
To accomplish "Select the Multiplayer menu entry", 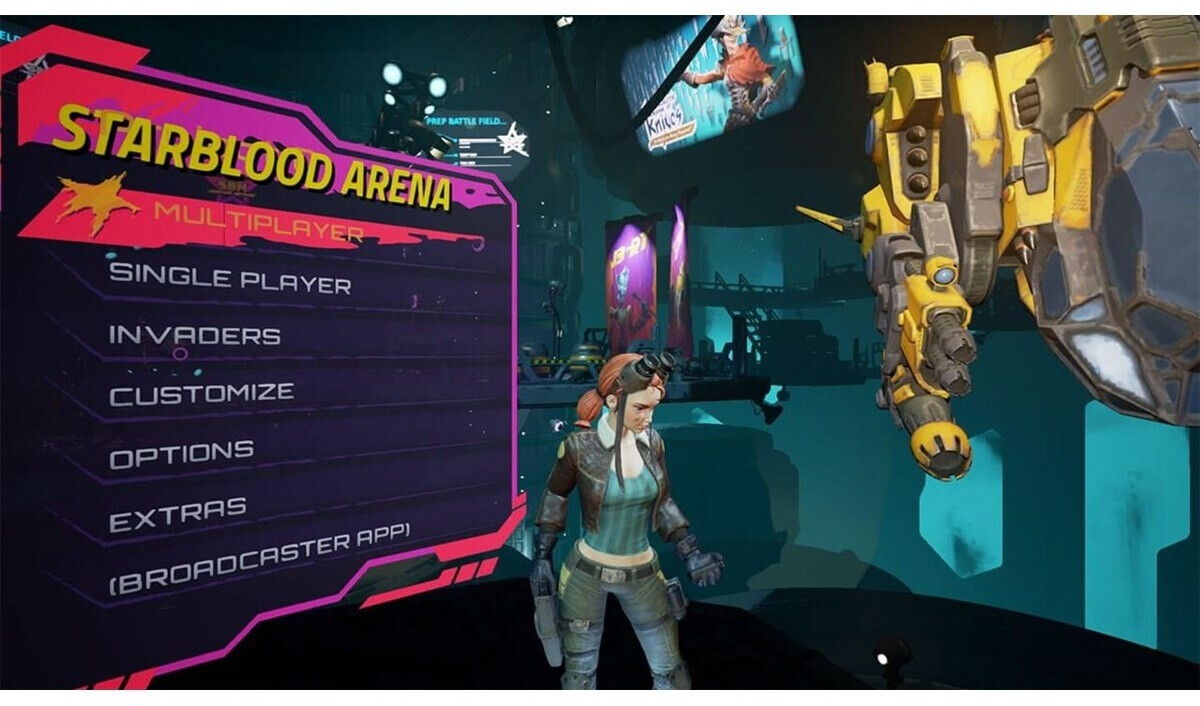I will point(258,222).
